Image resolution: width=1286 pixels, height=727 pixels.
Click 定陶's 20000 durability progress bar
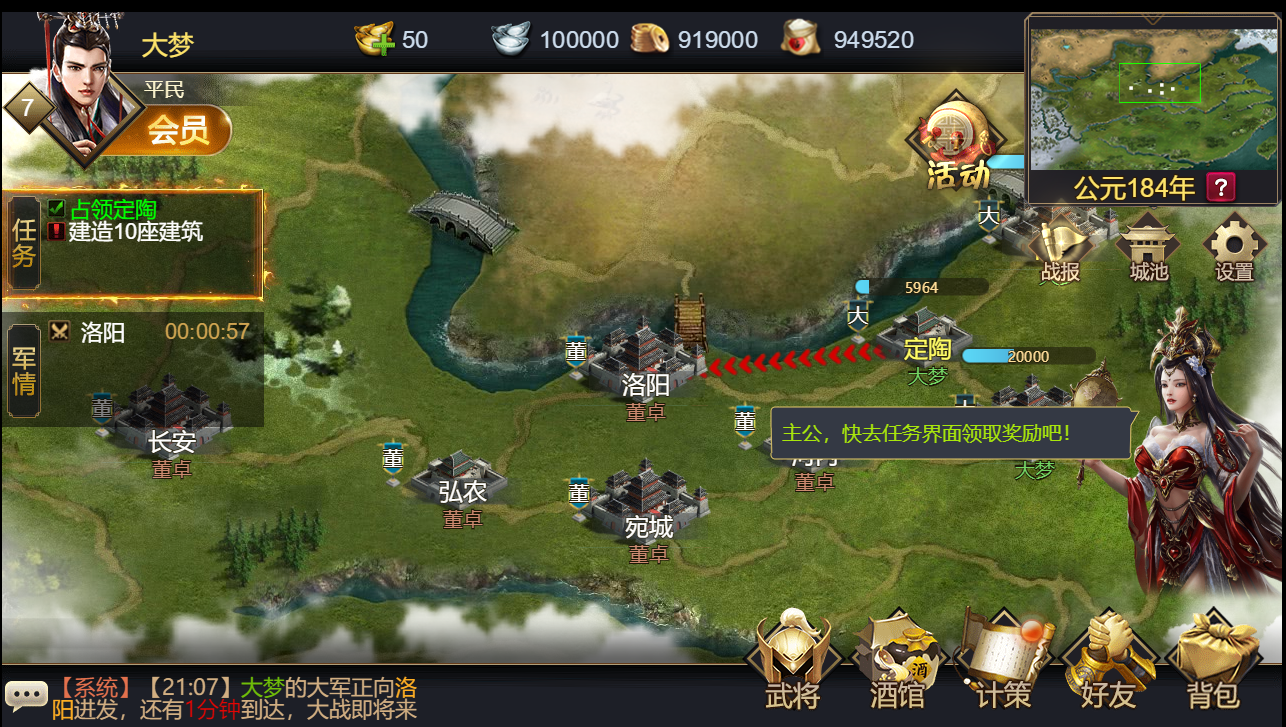(1028, 355)
